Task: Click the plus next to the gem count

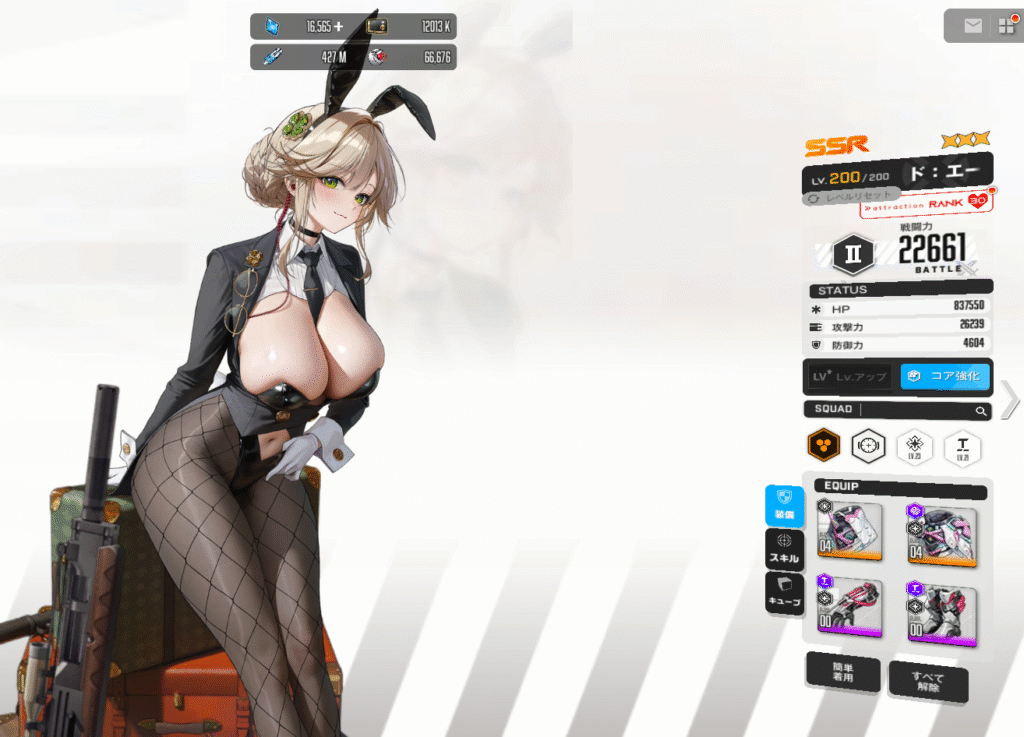Action: tap(338, 27)
